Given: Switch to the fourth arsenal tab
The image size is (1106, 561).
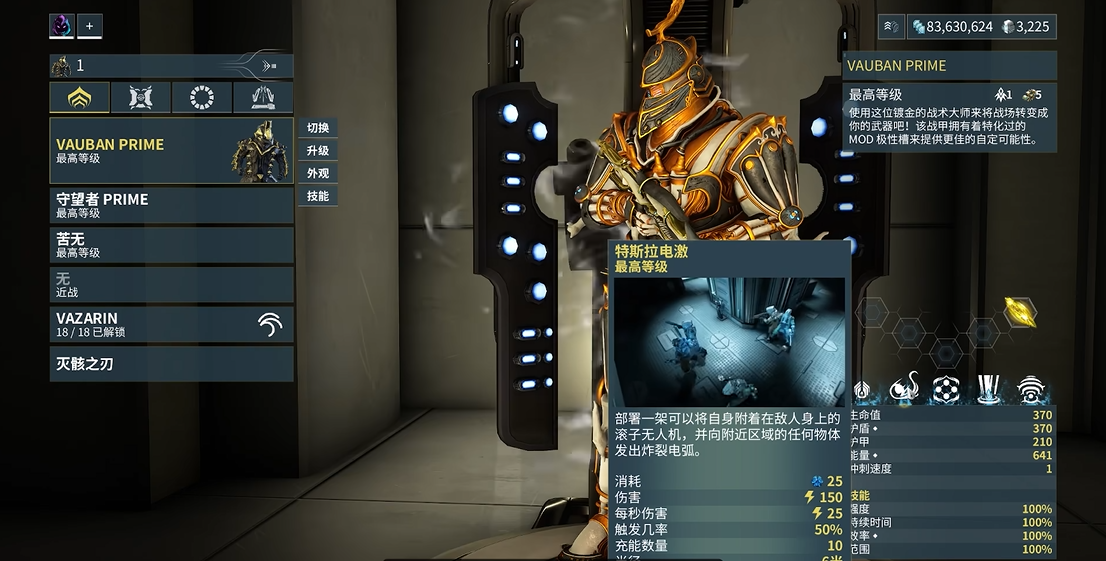Looking at the screenshot, I should 263,97.
